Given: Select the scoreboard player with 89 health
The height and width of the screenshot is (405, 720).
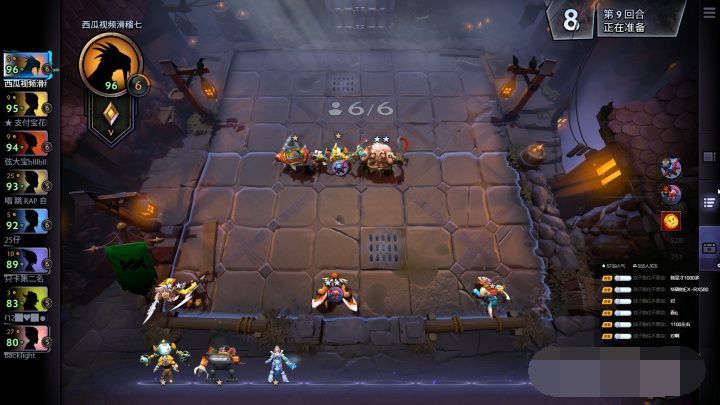Looking at the screenshot, I should point(26,260).
